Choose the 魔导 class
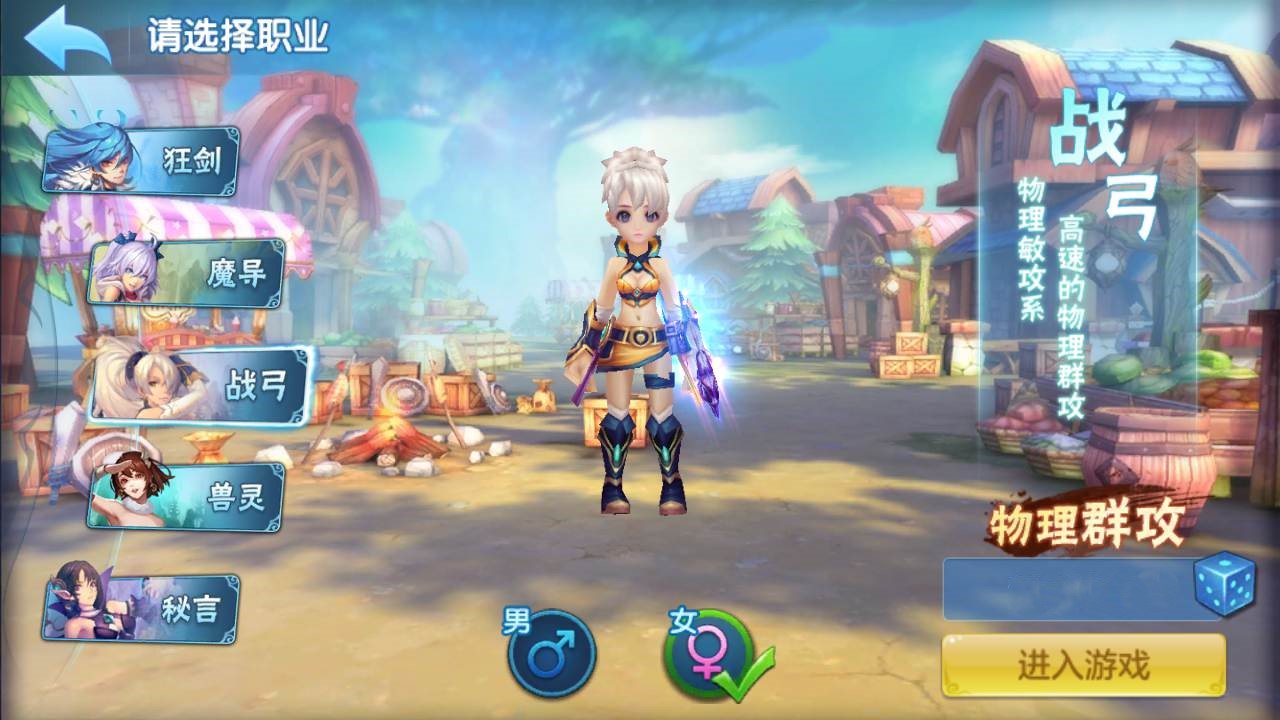Viewport: 1280px width, 720px height. point(189,272)
